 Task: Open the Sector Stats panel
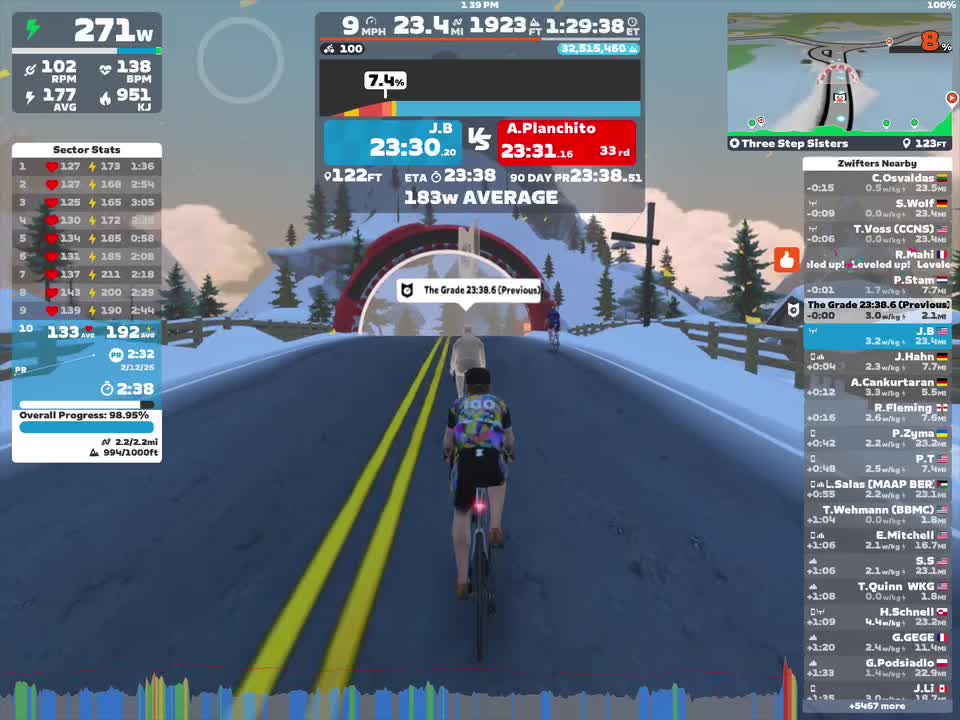86,150
